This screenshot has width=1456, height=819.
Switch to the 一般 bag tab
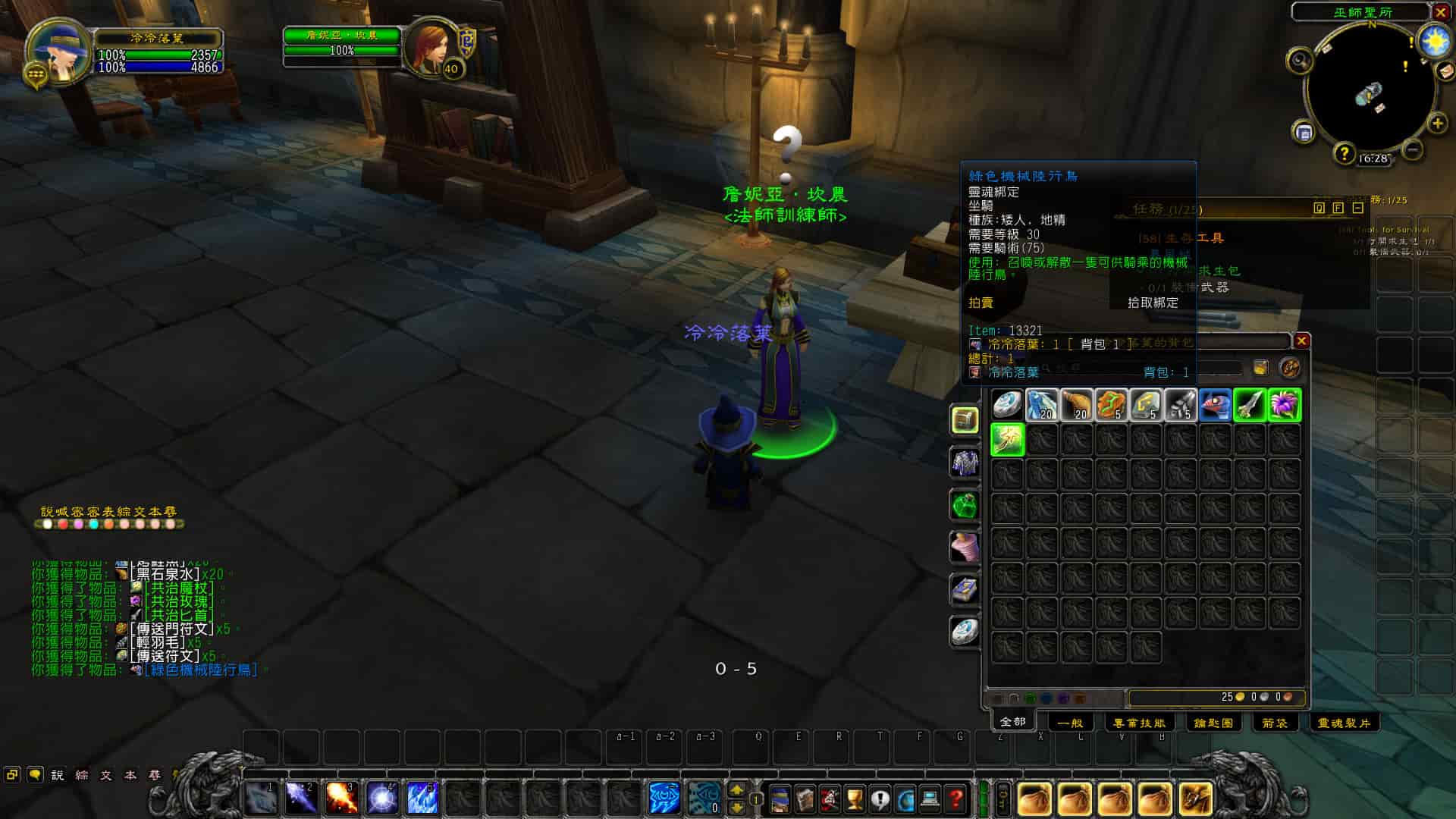tap(1069, 723)
